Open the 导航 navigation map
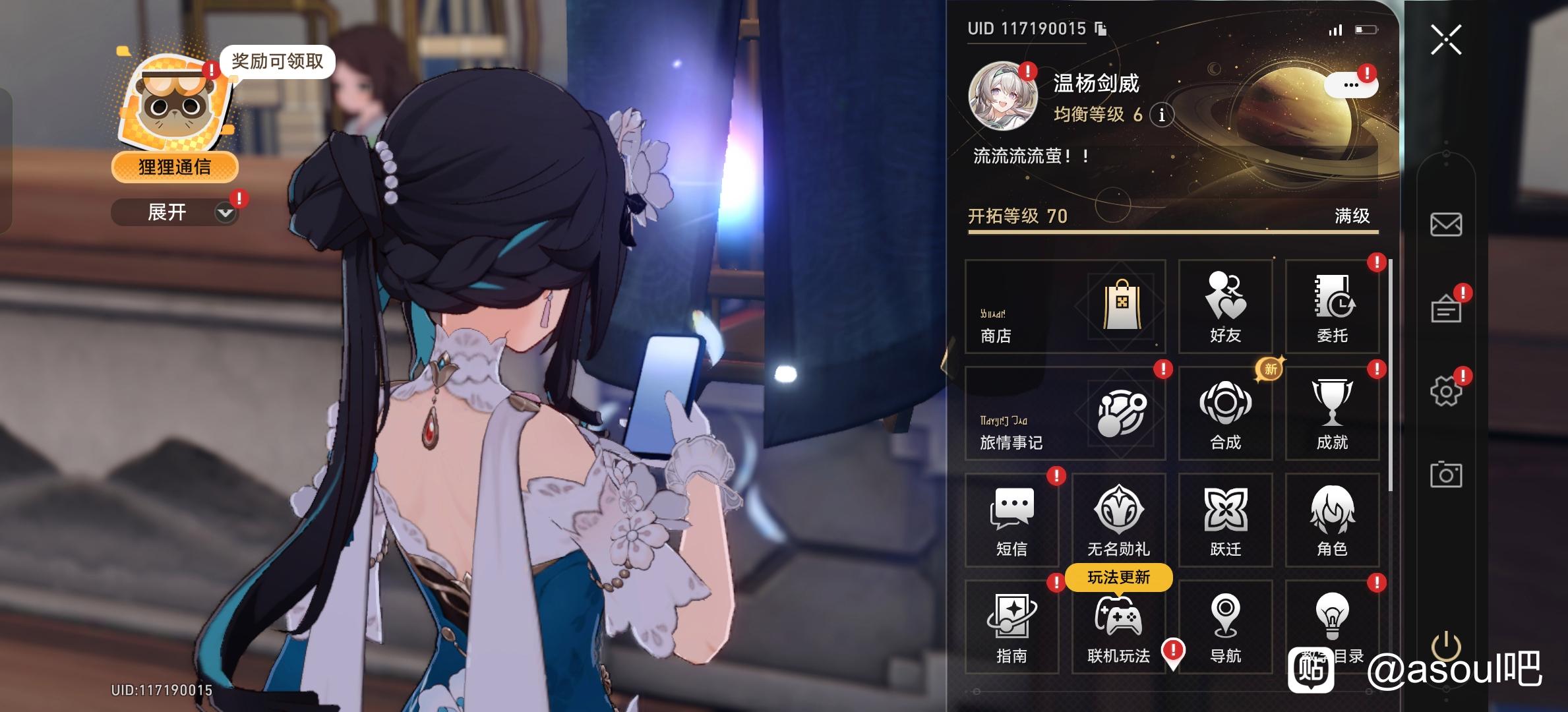The image size is (1568, 712). tap(1225, 627)
